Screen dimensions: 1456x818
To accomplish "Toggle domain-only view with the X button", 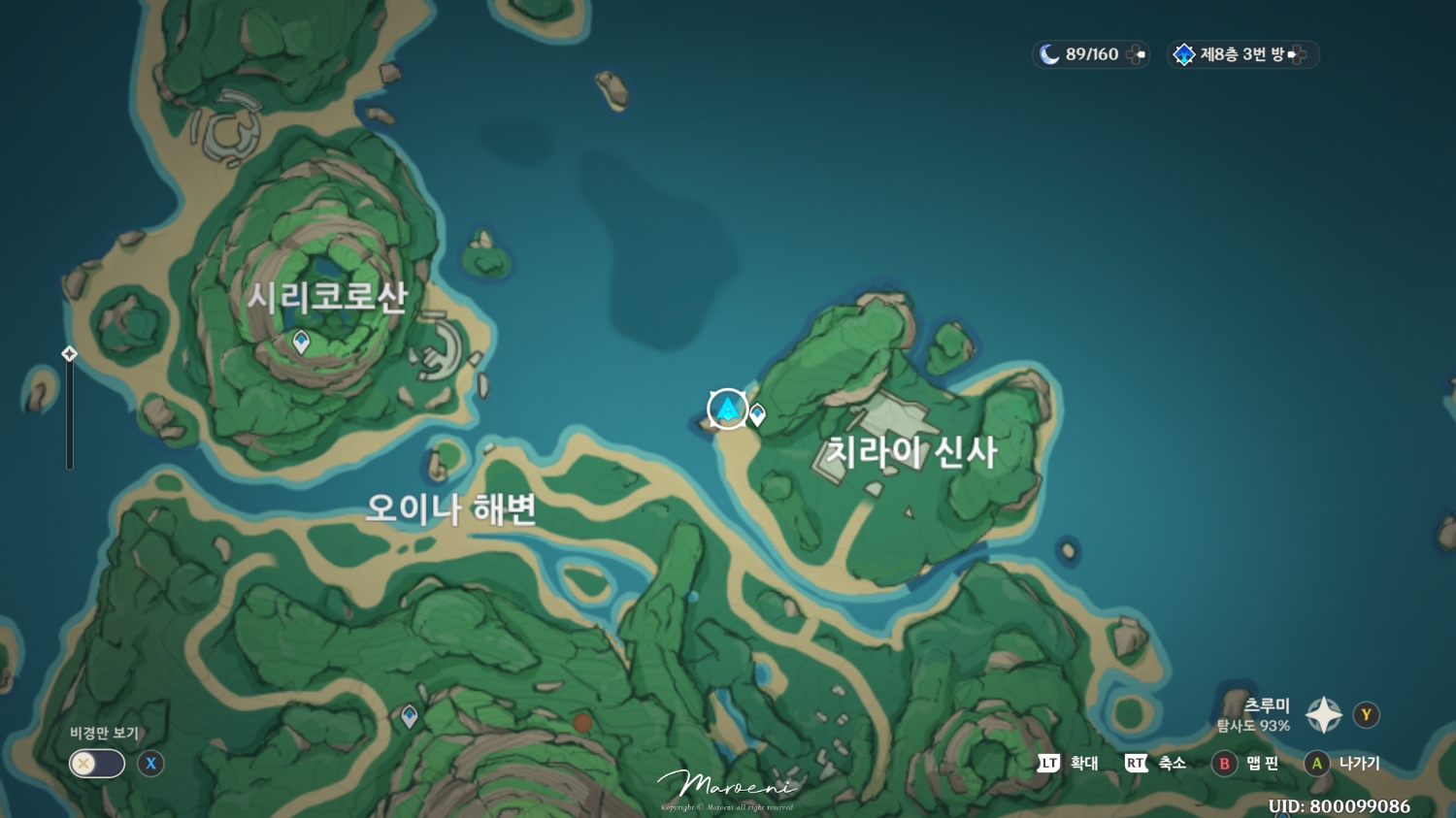I will [x=149, y=764].
